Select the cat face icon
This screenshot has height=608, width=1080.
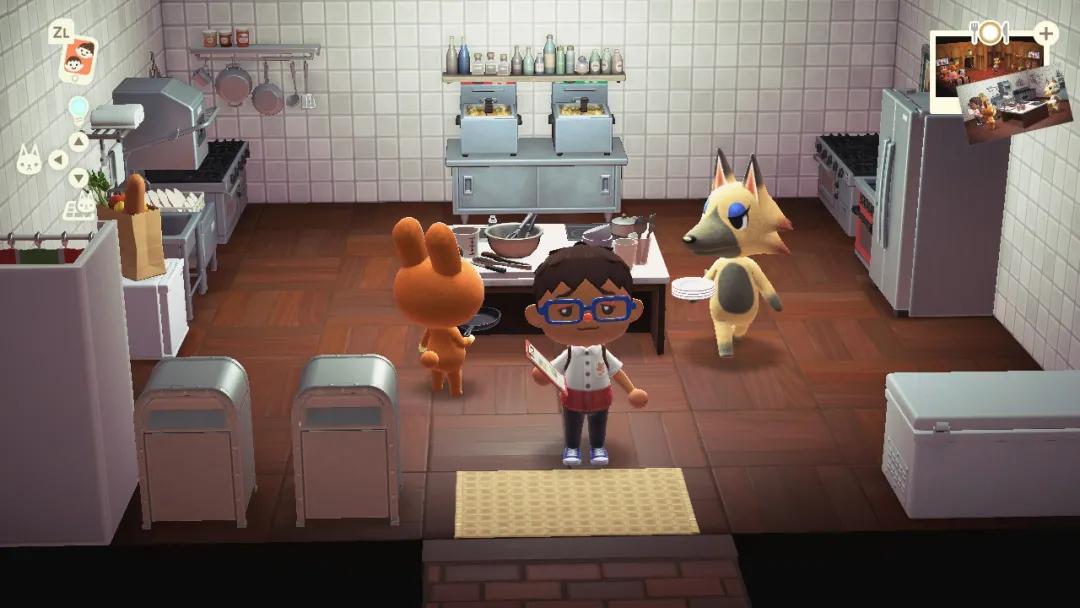pos(29,159)
